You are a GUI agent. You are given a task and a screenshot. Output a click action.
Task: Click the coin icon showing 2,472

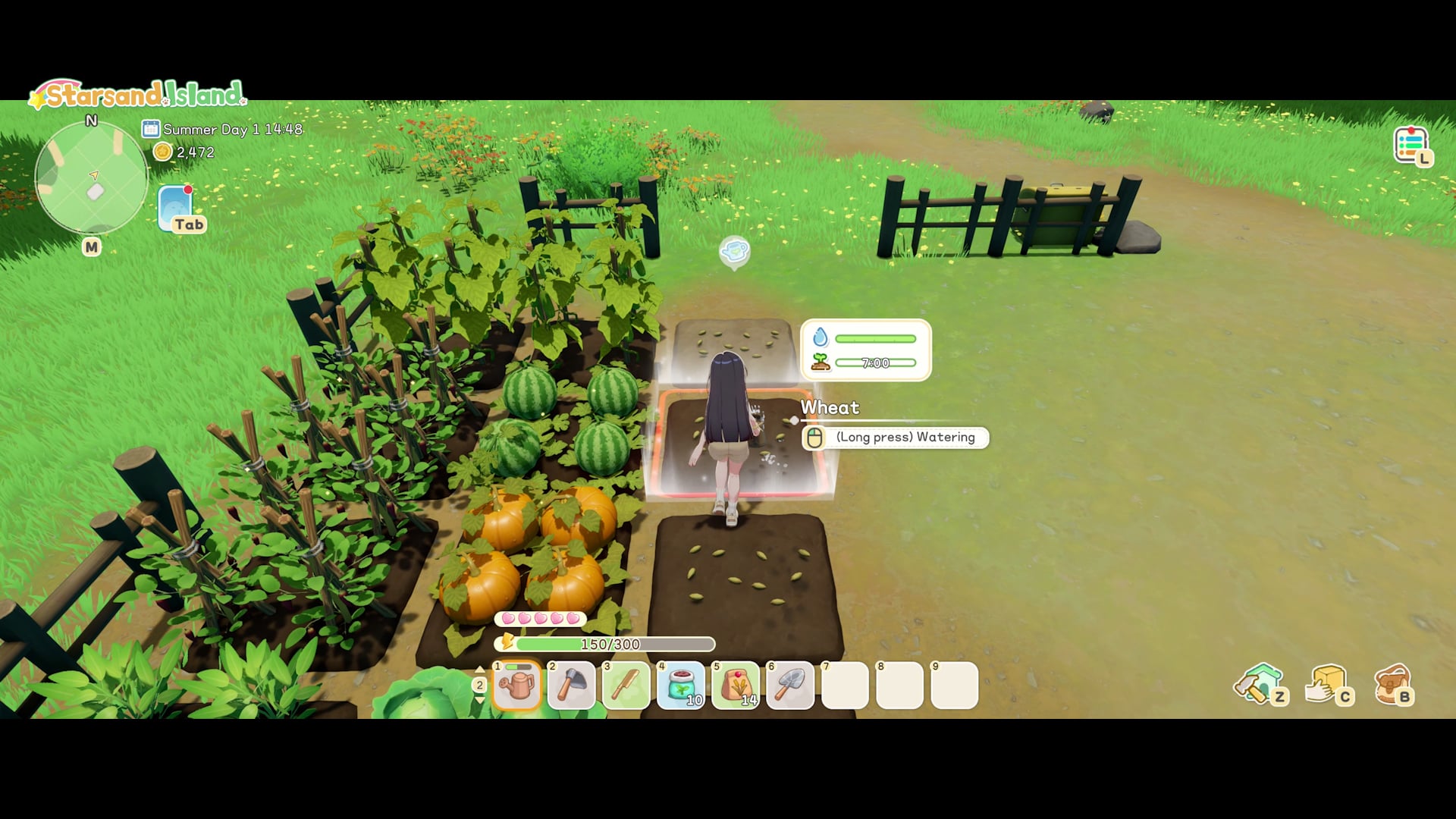pyautogui.click(x=162, y=152)
